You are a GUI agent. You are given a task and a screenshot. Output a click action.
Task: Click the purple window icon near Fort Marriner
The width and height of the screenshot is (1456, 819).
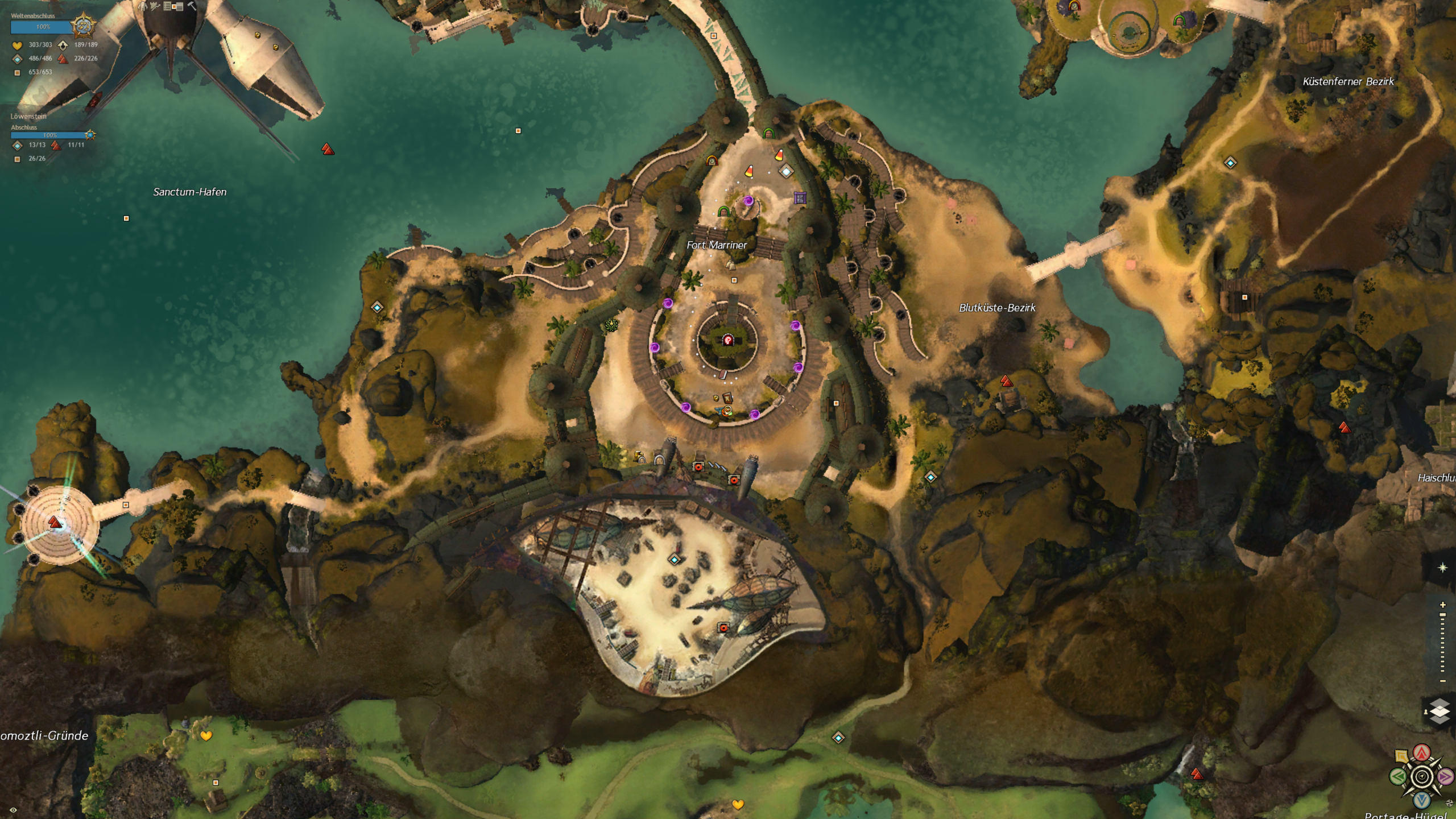click(800, 198)
